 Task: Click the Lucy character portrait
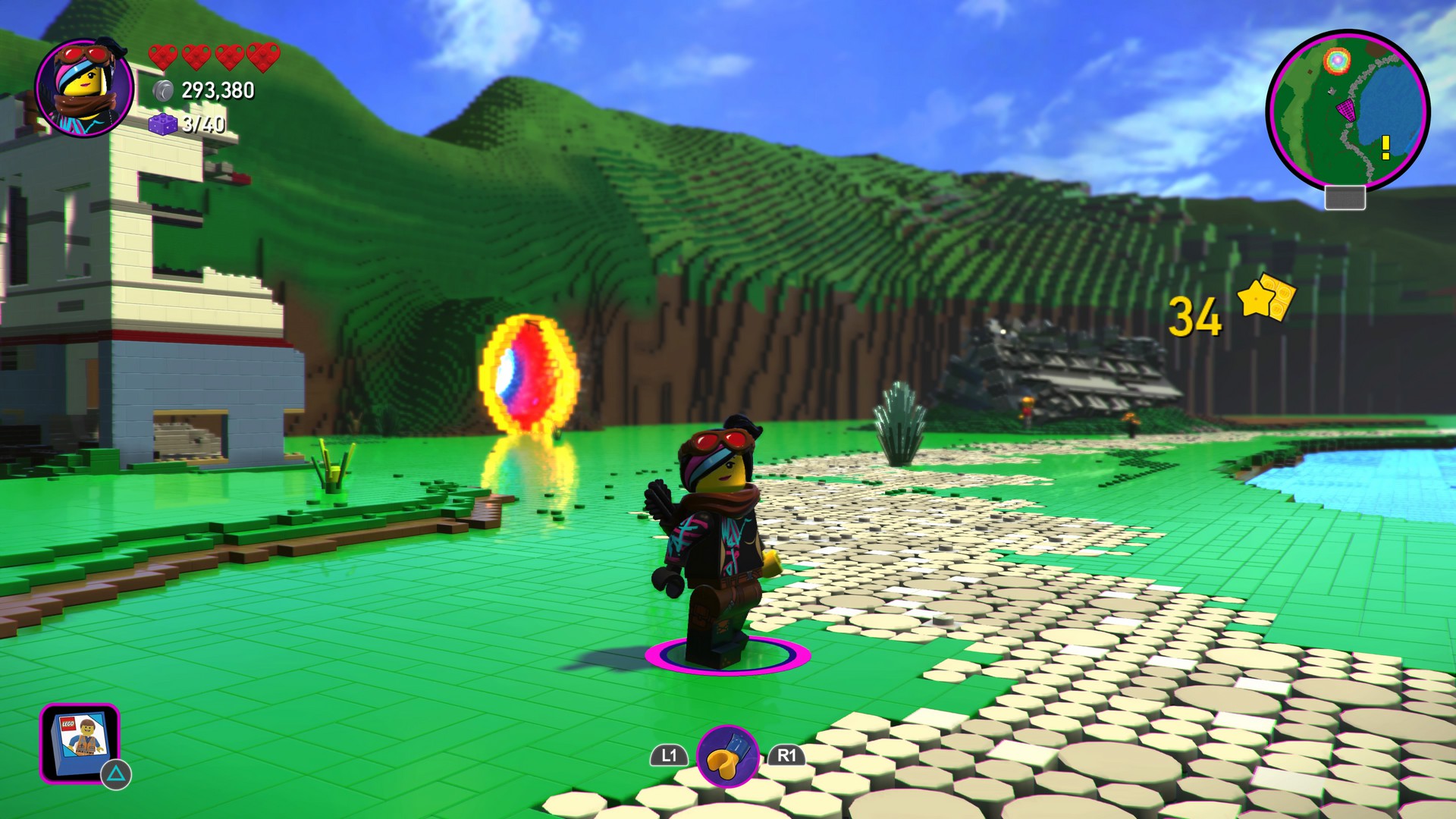click(x=84, y=88)
